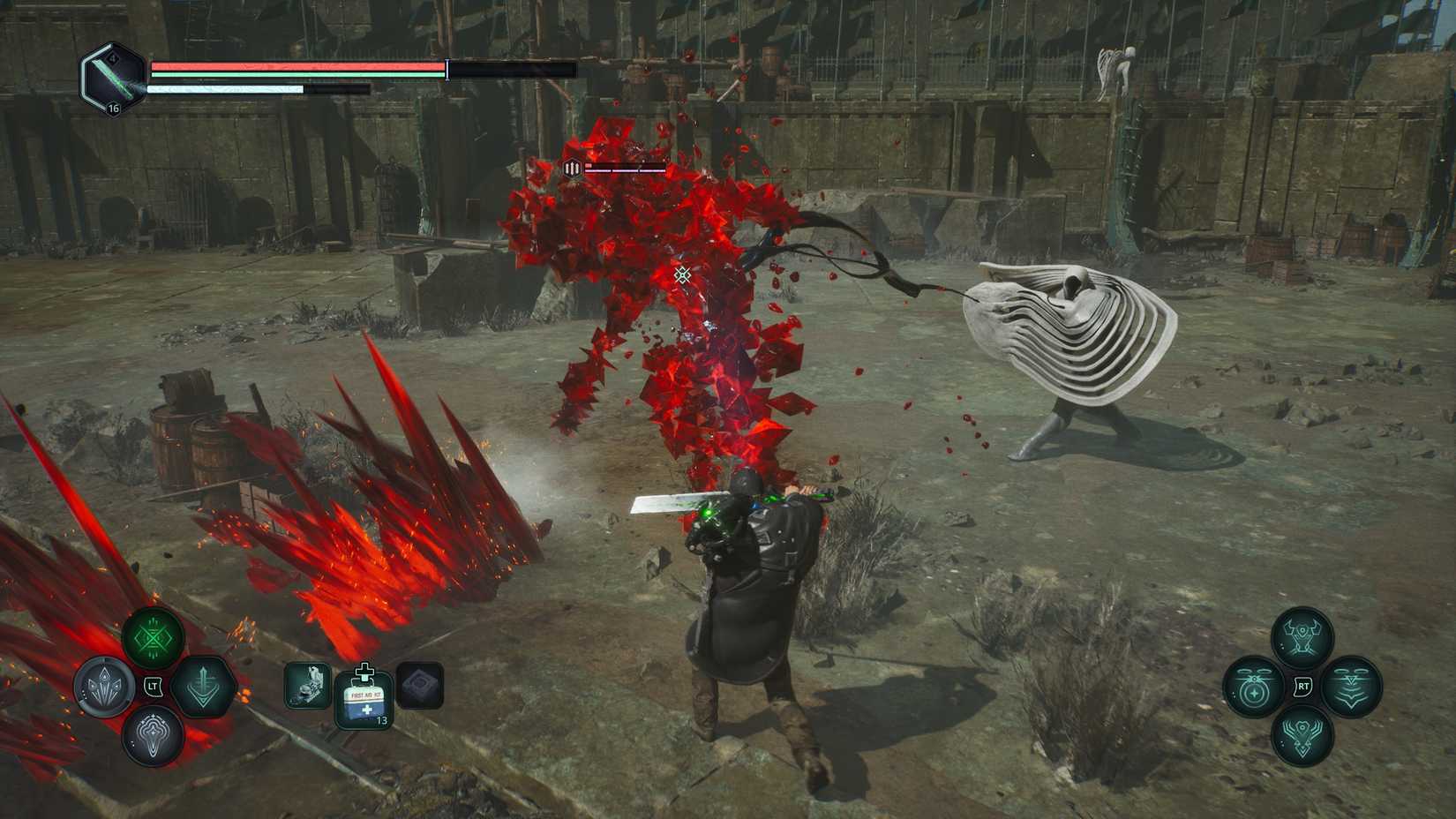This screenshot has height=819, width=1456.
Task: Click the white energy bar under the health bar
Action: 225,89
